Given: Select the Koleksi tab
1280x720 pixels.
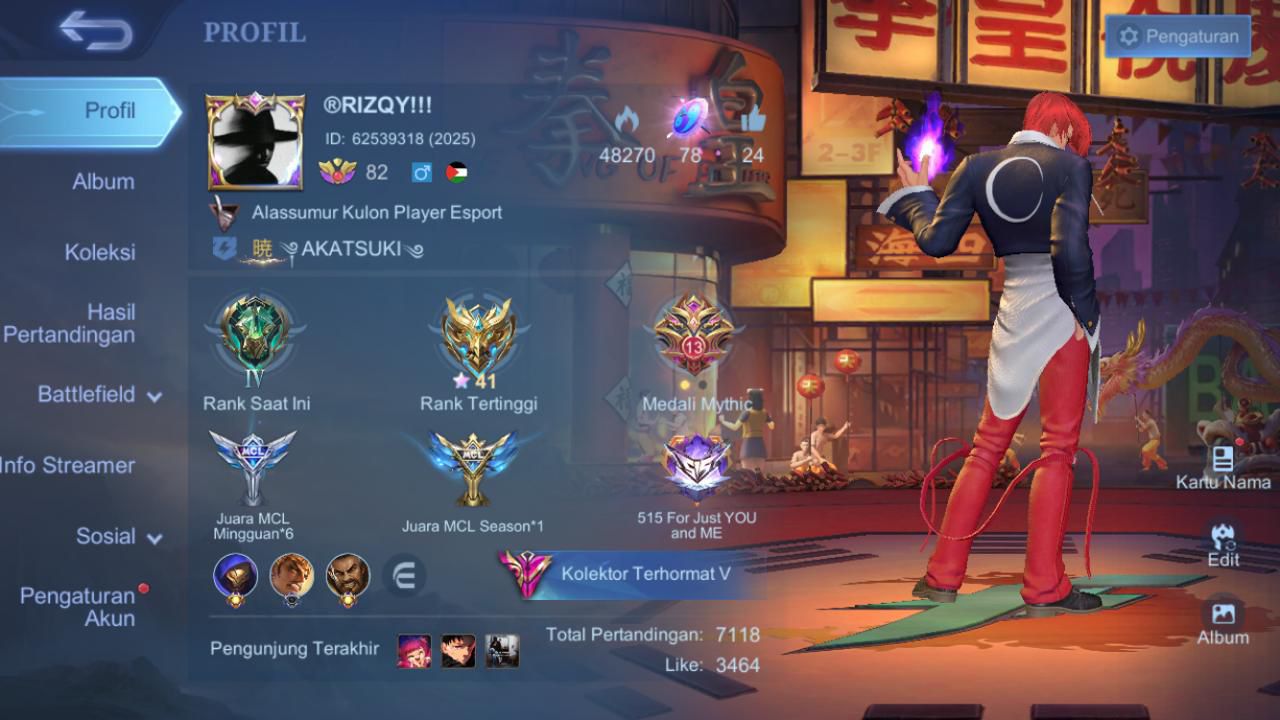Looking at the screenshot, I should tap(100, 253).
